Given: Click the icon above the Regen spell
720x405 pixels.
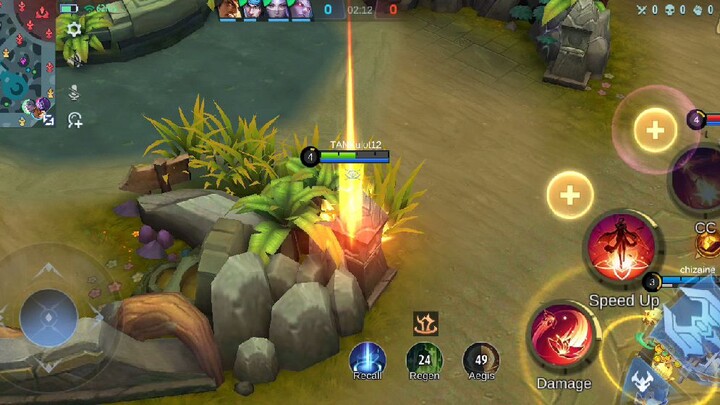Looking at the screenshot, I should pyautogui.click(x=425, y=323).
